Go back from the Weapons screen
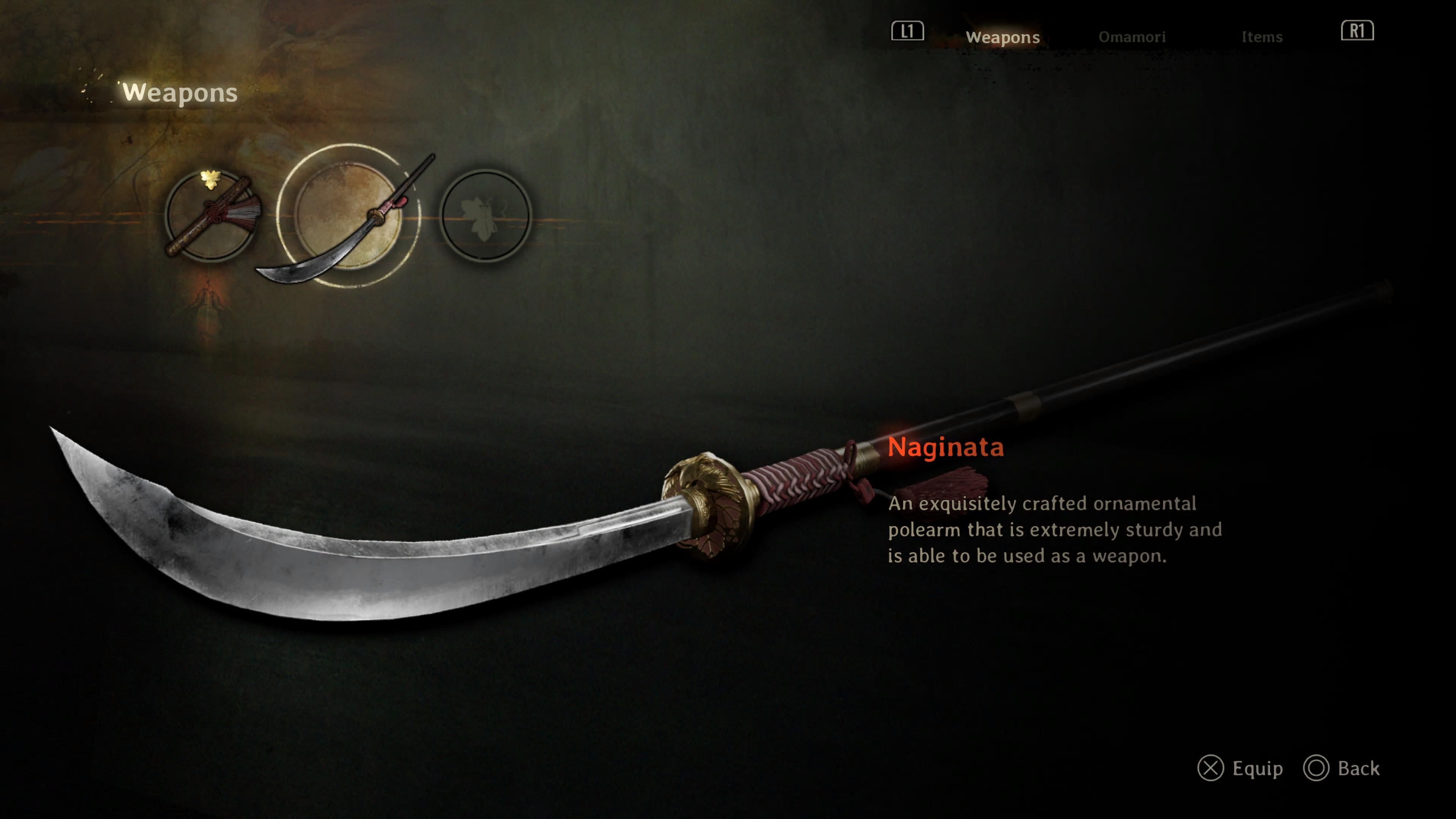The image size is (1456, 819). coord(1342,768)
